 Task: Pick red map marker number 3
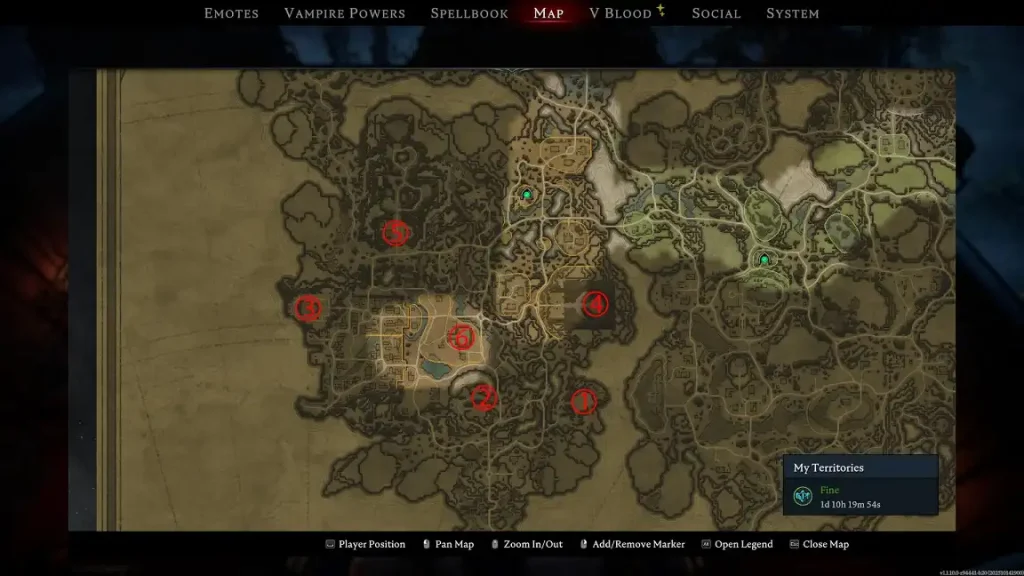[308, 308]
